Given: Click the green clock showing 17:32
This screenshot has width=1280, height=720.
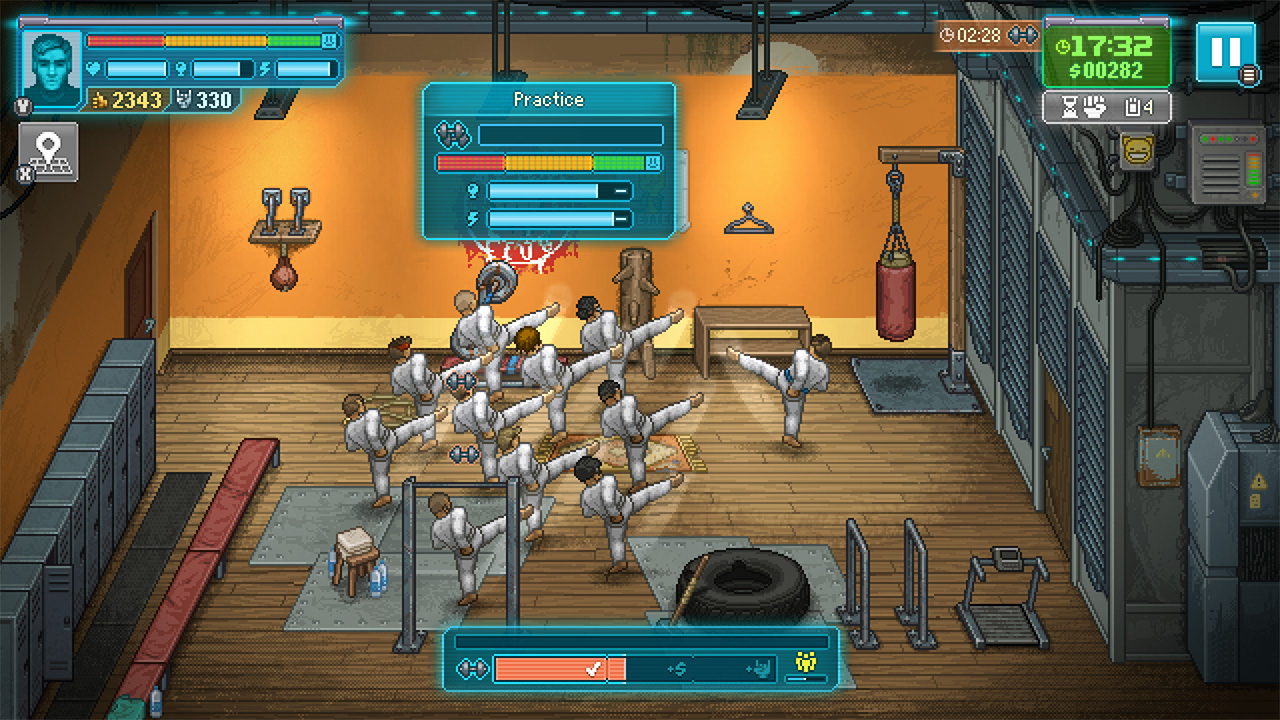Looking at the screenshot, I should click(x=1108, y=47).
